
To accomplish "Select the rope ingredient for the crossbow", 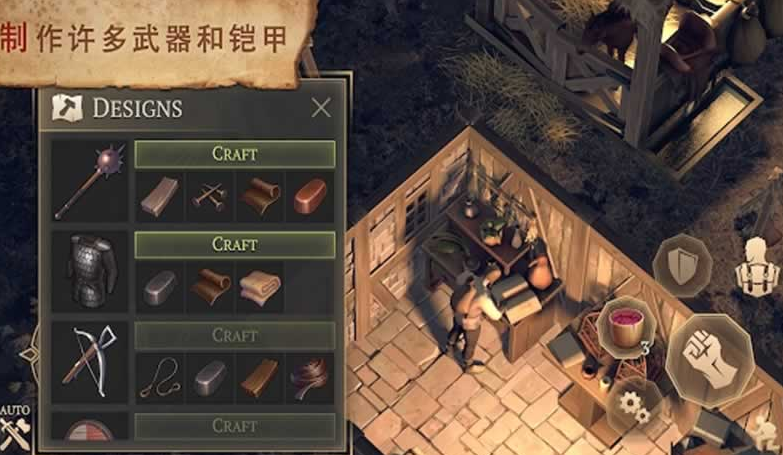I will [159, 378].
